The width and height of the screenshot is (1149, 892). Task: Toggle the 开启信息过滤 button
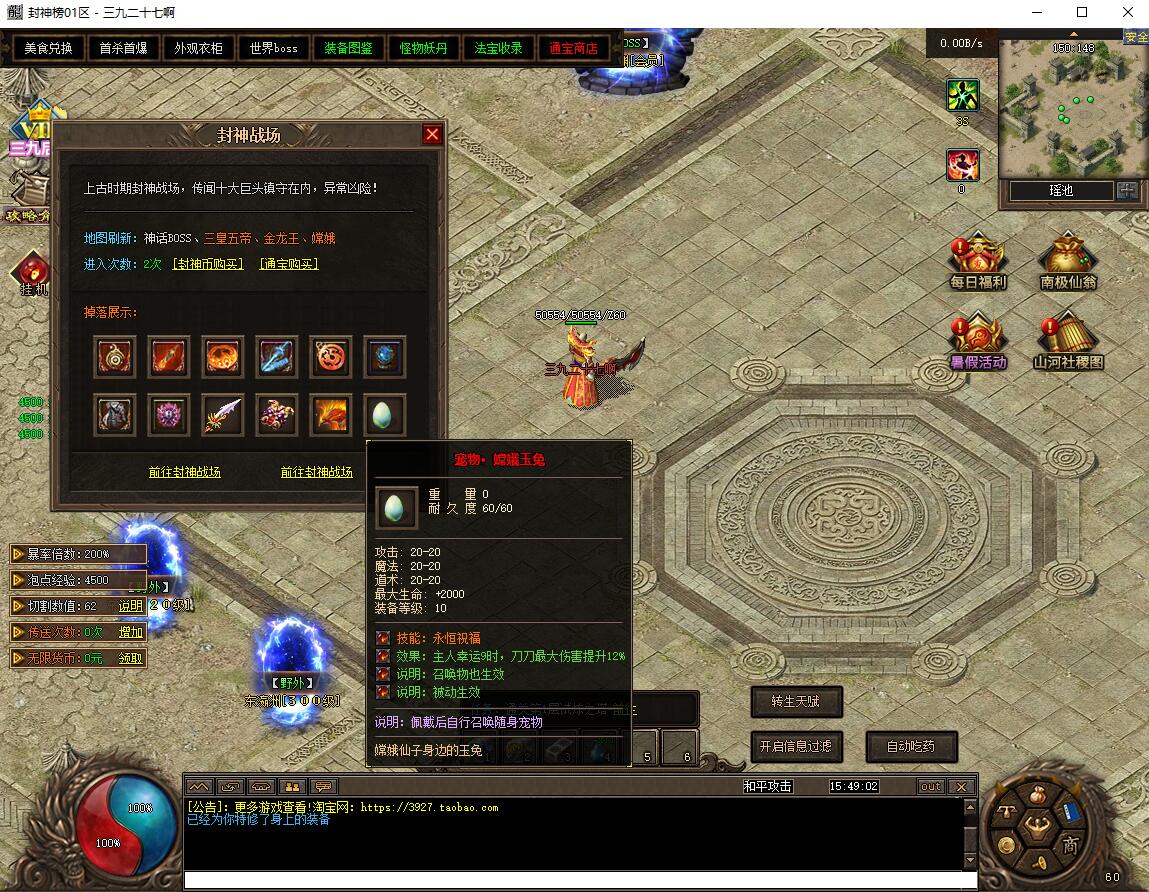[x=796, y=746]
